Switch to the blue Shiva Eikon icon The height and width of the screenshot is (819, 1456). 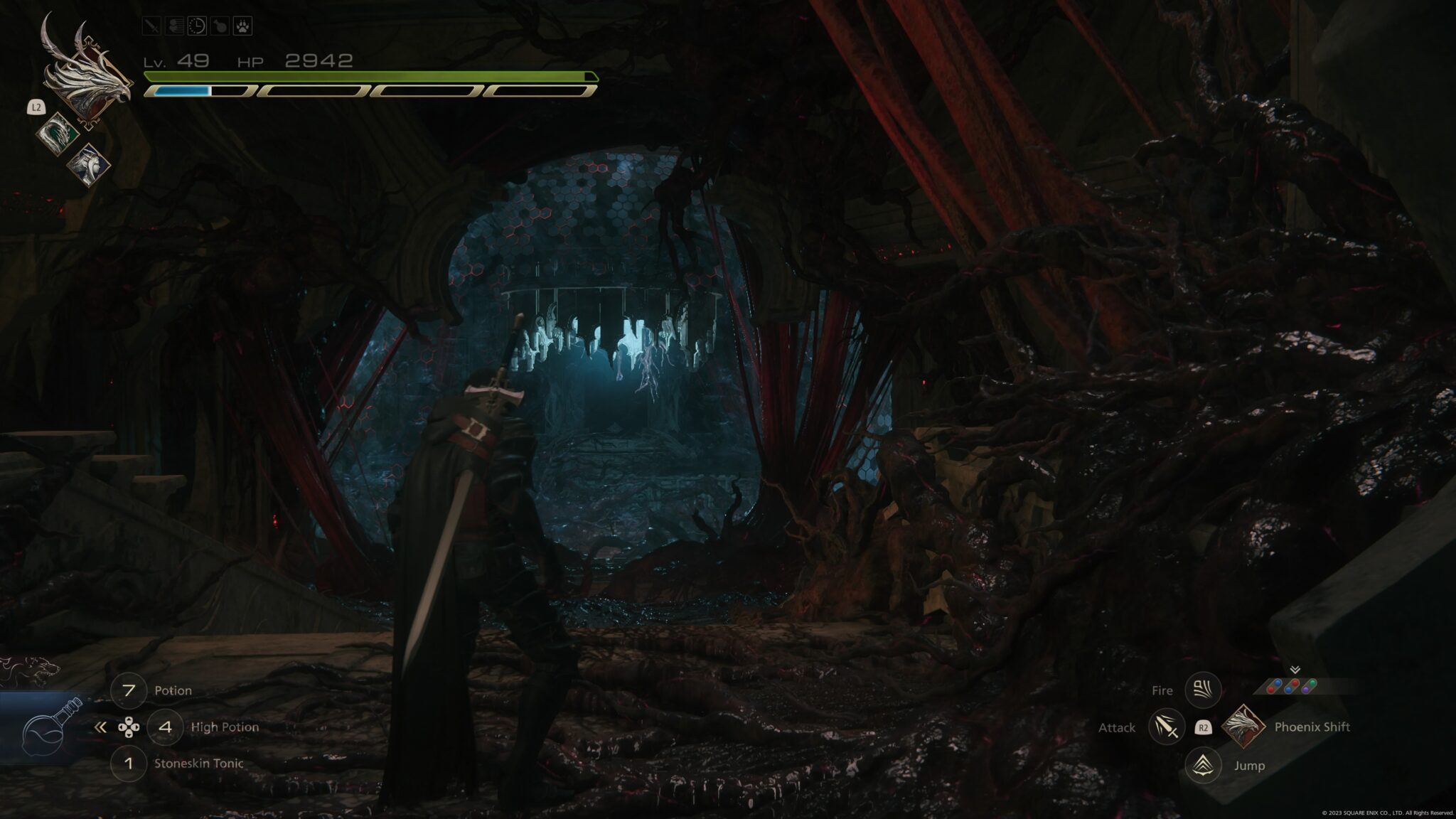click(88, 164)
